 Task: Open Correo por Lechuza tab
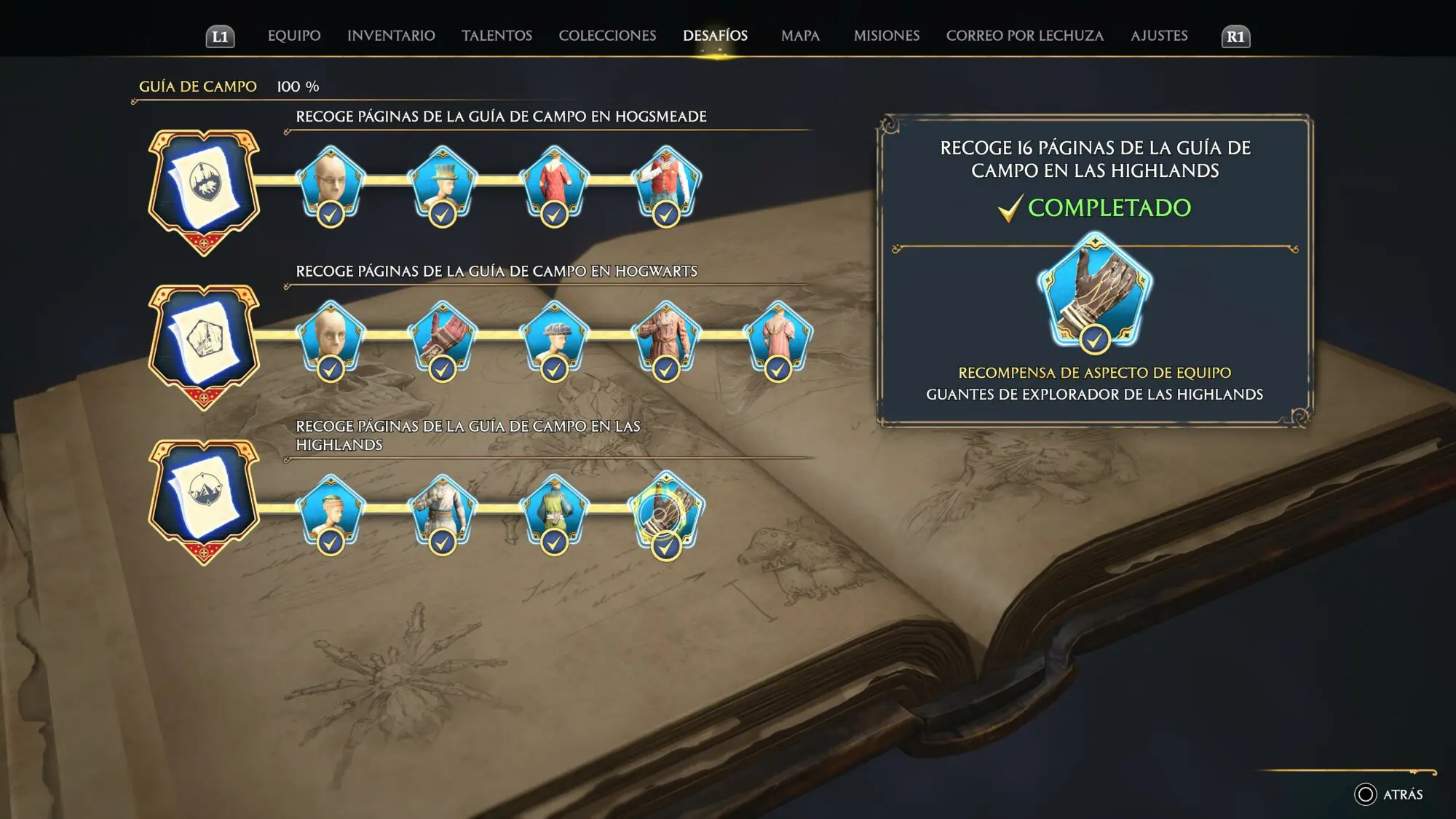point(1024,36)
